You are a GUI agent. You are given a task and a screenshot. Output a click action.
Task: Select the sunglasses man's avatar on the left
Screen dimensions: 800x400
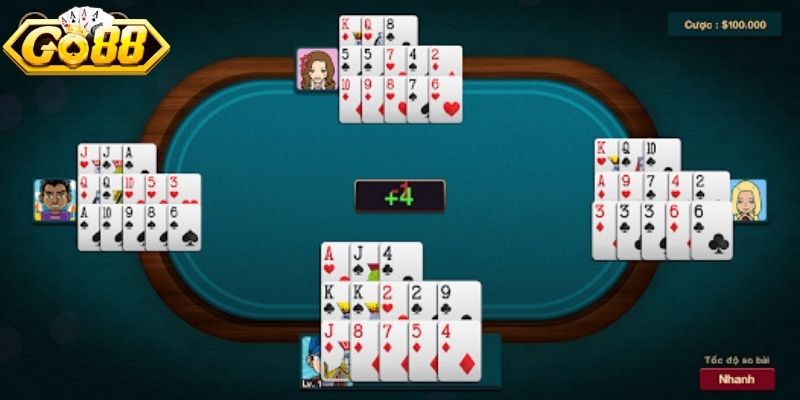[54, 200]
